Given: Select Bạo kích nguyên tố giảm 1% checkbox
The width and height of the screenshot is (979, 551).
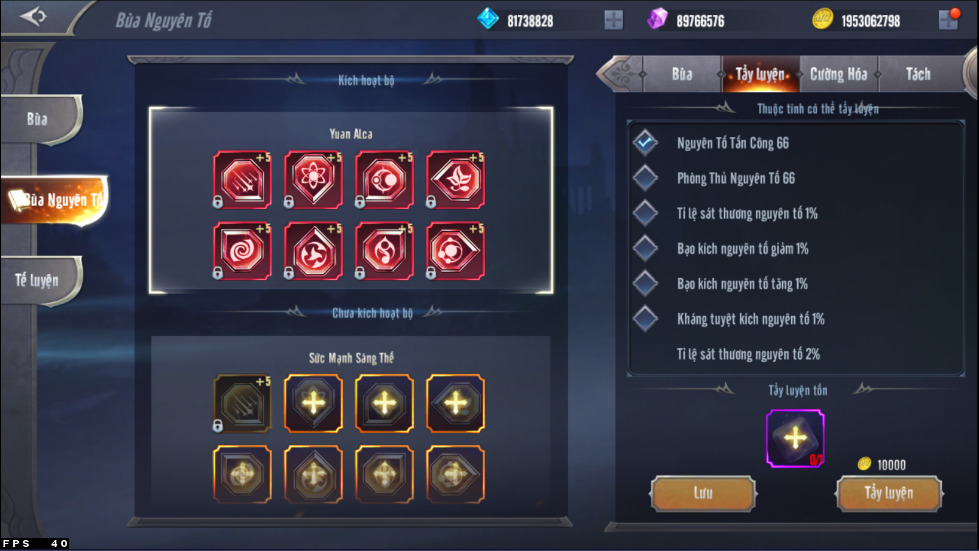Looking at the screenshot, I should coord(646,248).
